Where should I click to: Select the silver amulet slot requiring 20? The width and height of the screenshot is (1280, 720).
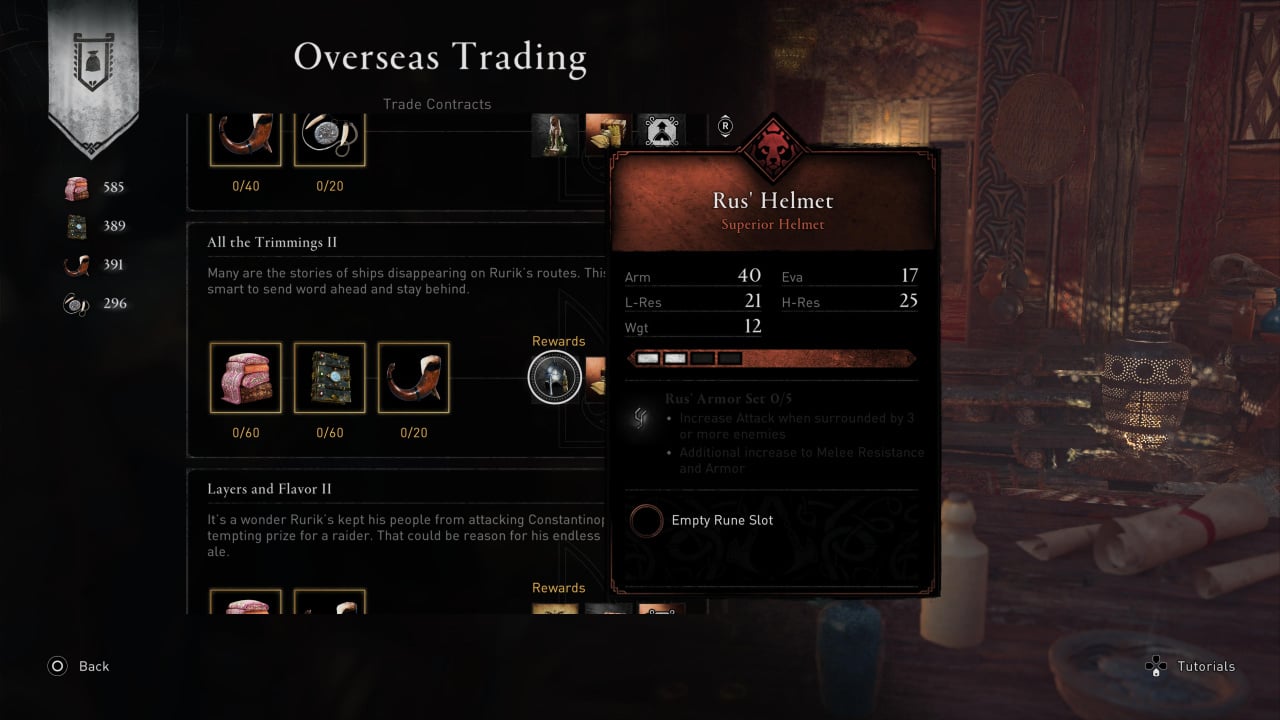[x=330, y=140]
